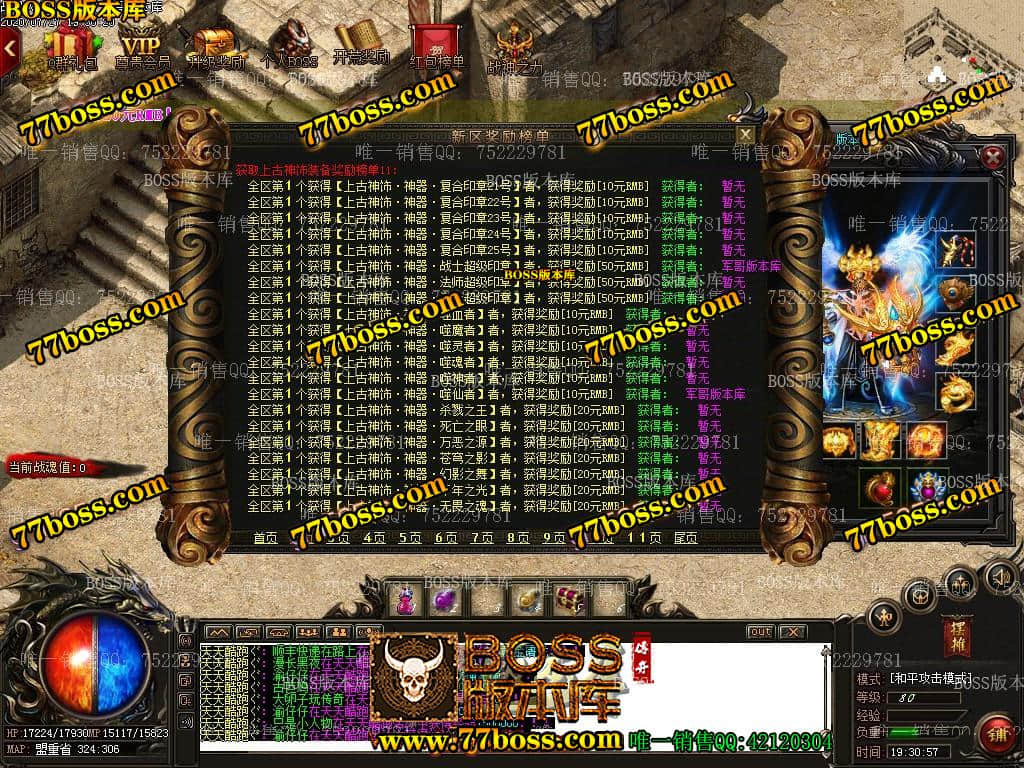Open the 个人BOSS panel
This screenshot has width=1024, height=768.
tap(288, 45)
